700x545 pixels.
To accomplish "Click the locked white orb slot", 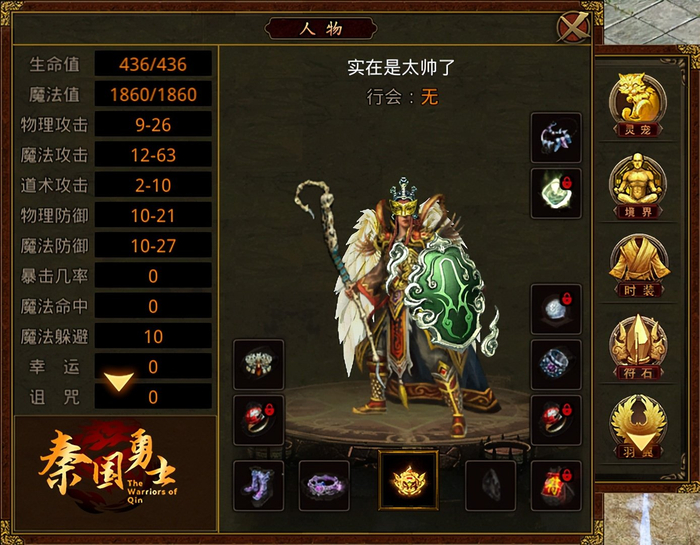I will [x=556, y=309].
